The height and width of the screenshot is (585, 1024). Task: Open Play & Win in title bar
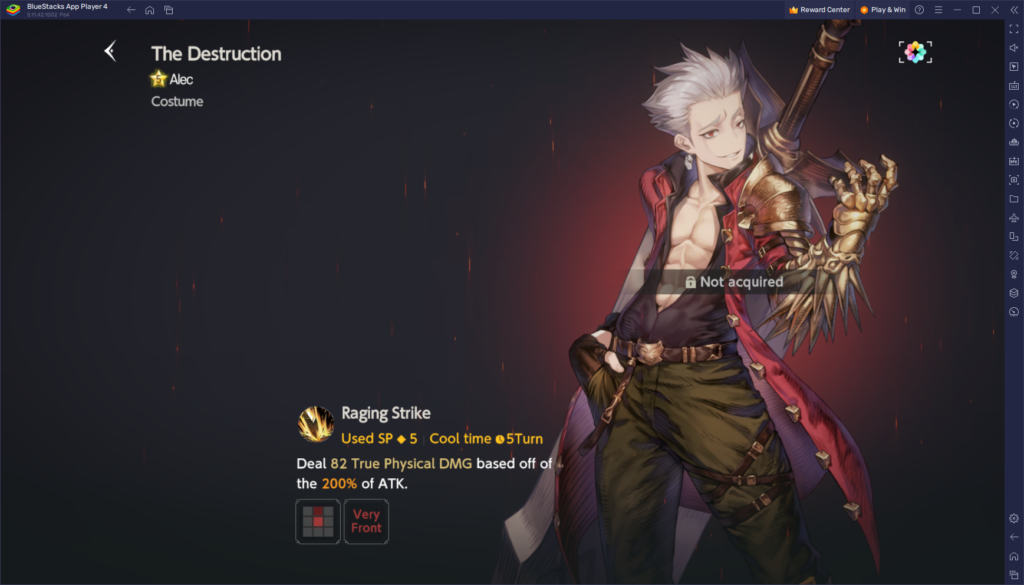[883, 10]
